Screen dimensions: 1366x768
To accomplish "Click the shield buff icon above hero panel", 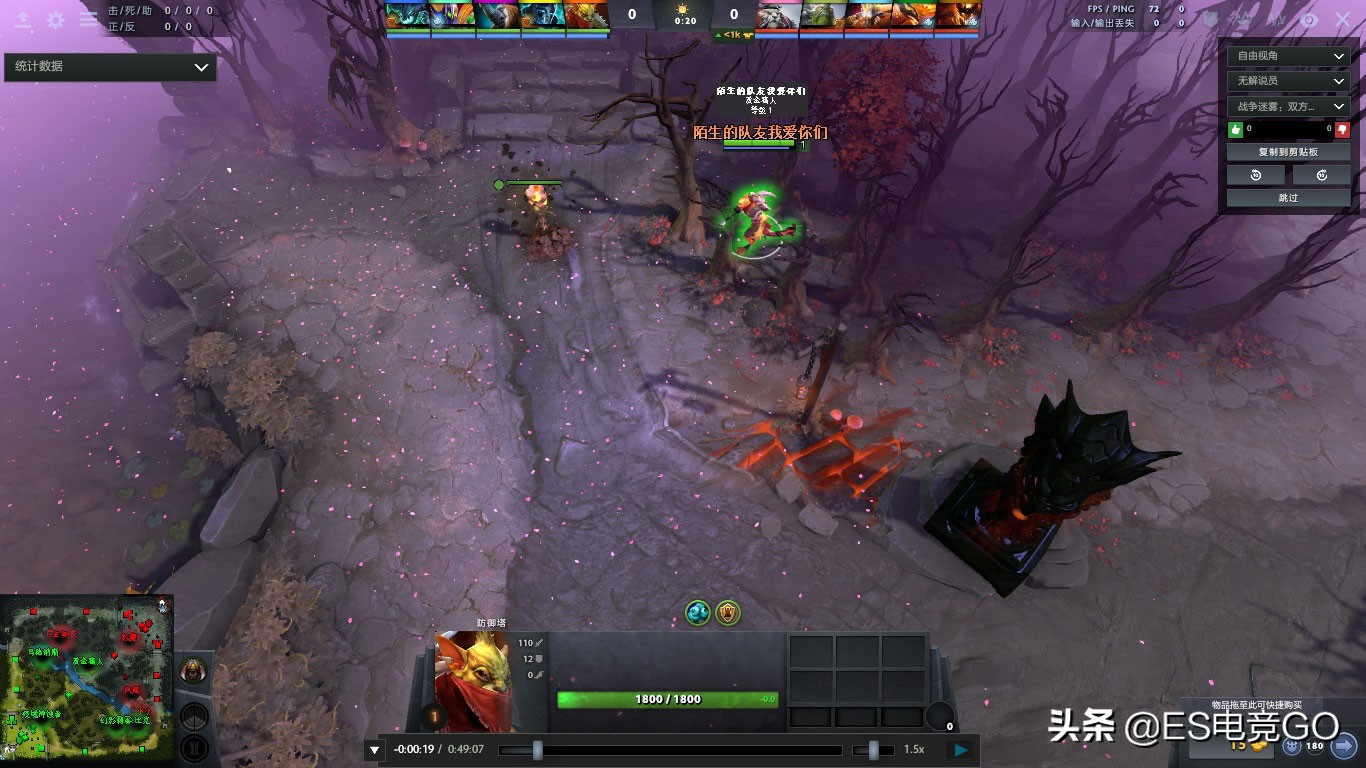I will click(728, 612).
